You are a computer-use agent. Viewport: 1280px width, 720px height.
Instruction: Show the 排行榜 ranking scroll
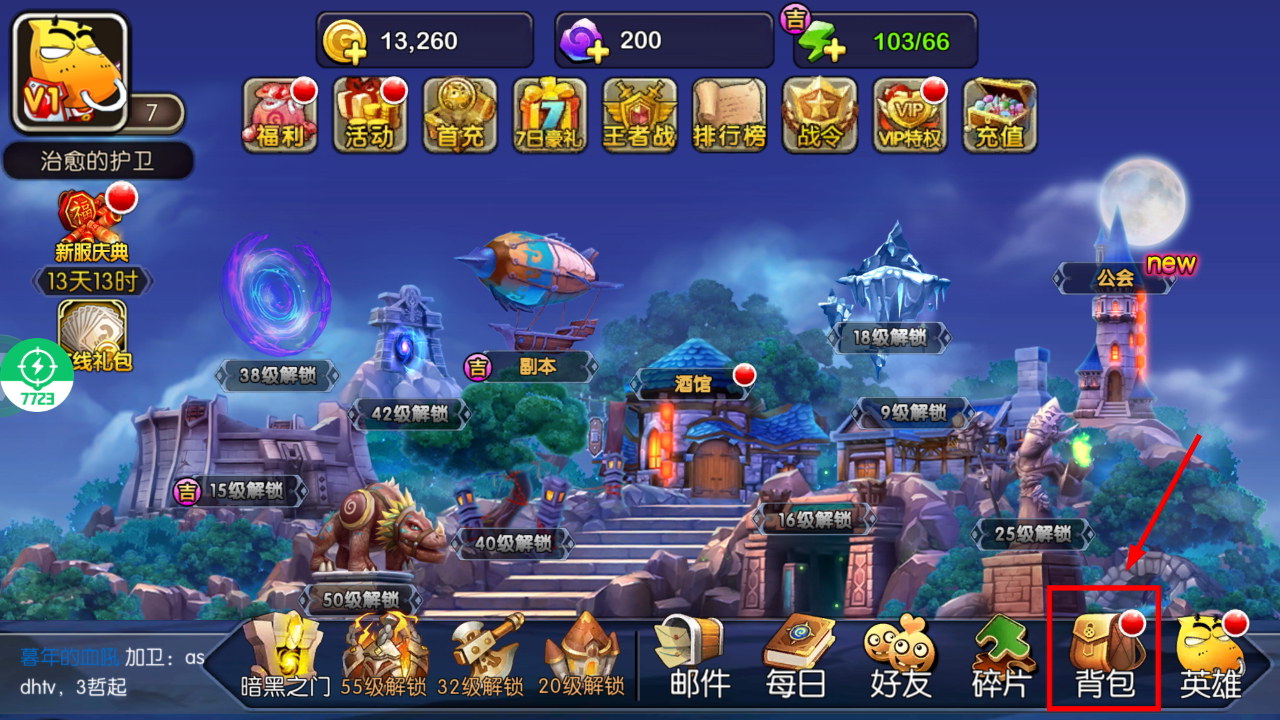730,115
